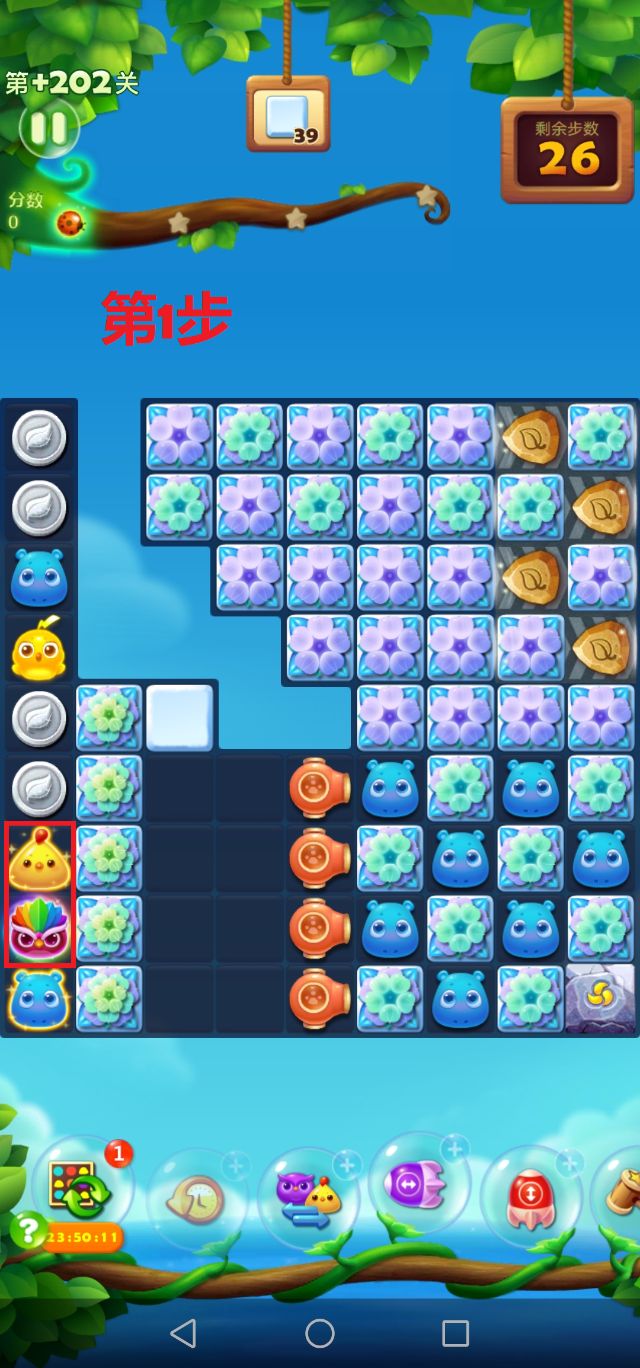Screen dimensions: 640x1368
Task: Open Android recent apps with the square button
Action: [x=456, y=1332]
